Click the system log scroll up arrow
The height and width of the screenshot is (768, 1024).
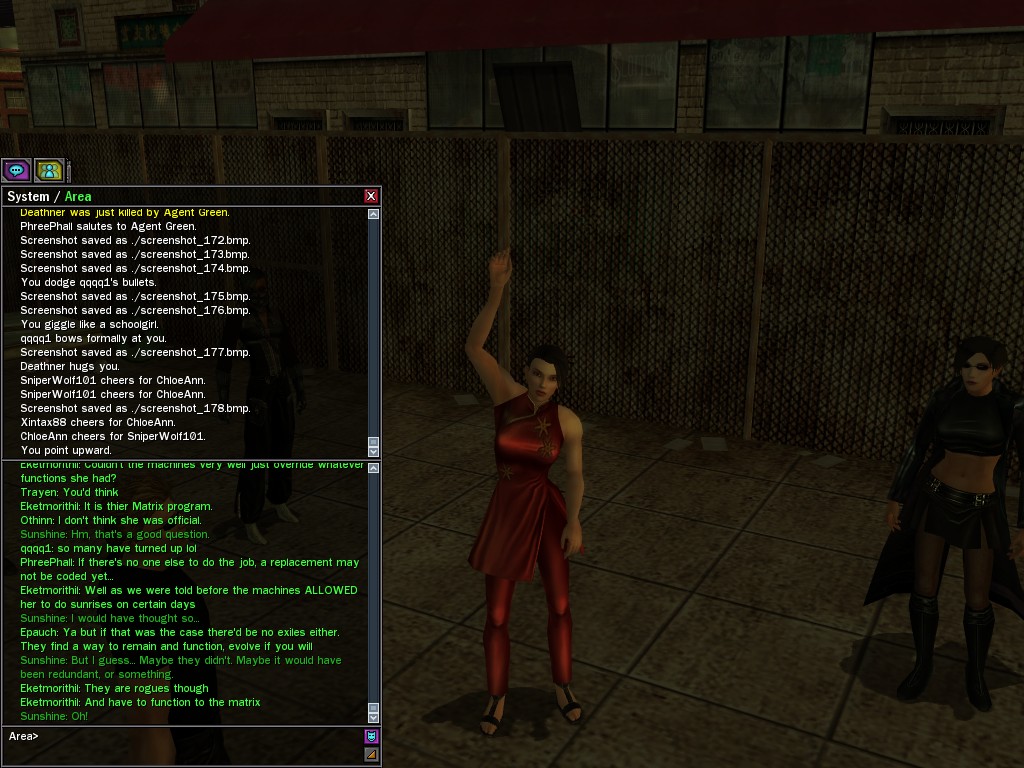(374, 214)
